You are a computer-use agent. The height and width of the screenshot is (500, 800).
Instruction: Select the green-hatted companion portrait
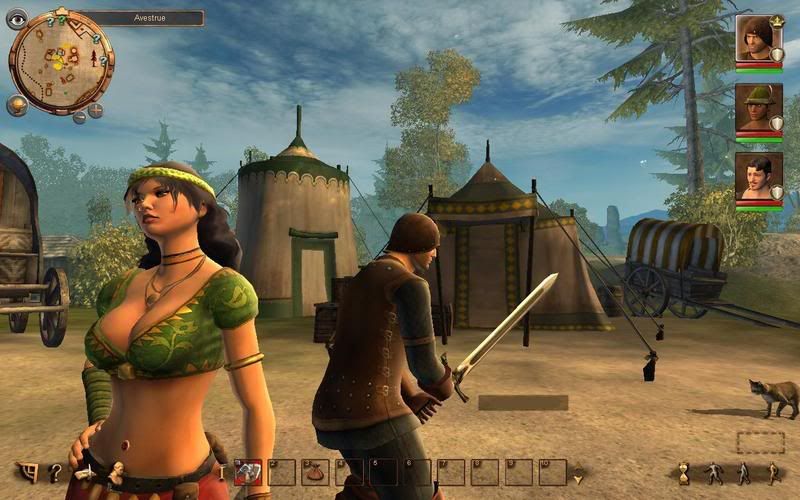coord(759,107)
